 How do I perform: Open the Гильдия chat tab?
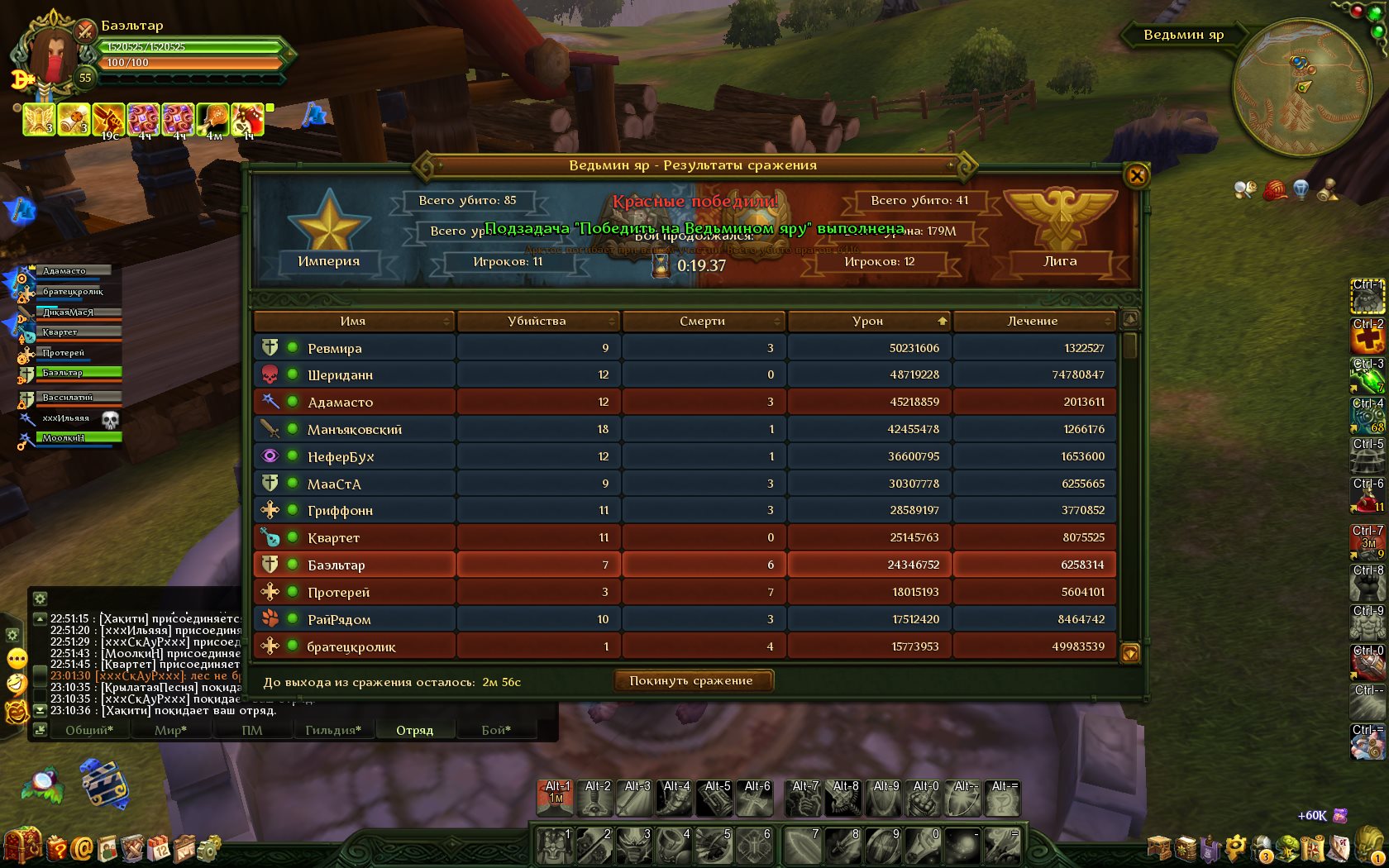(333, 730)
